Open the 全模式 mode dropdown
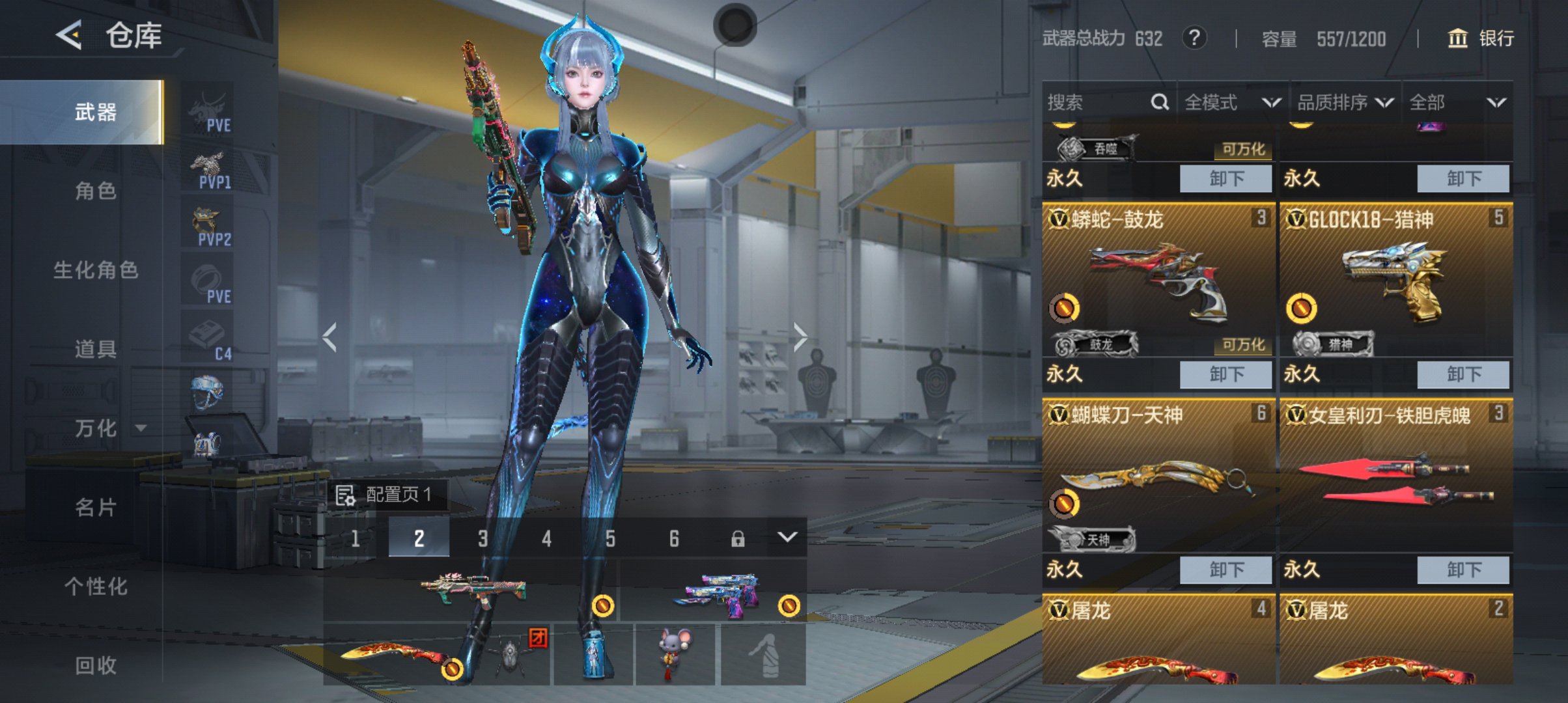 pyautogui.click(x=1232, y=102)
